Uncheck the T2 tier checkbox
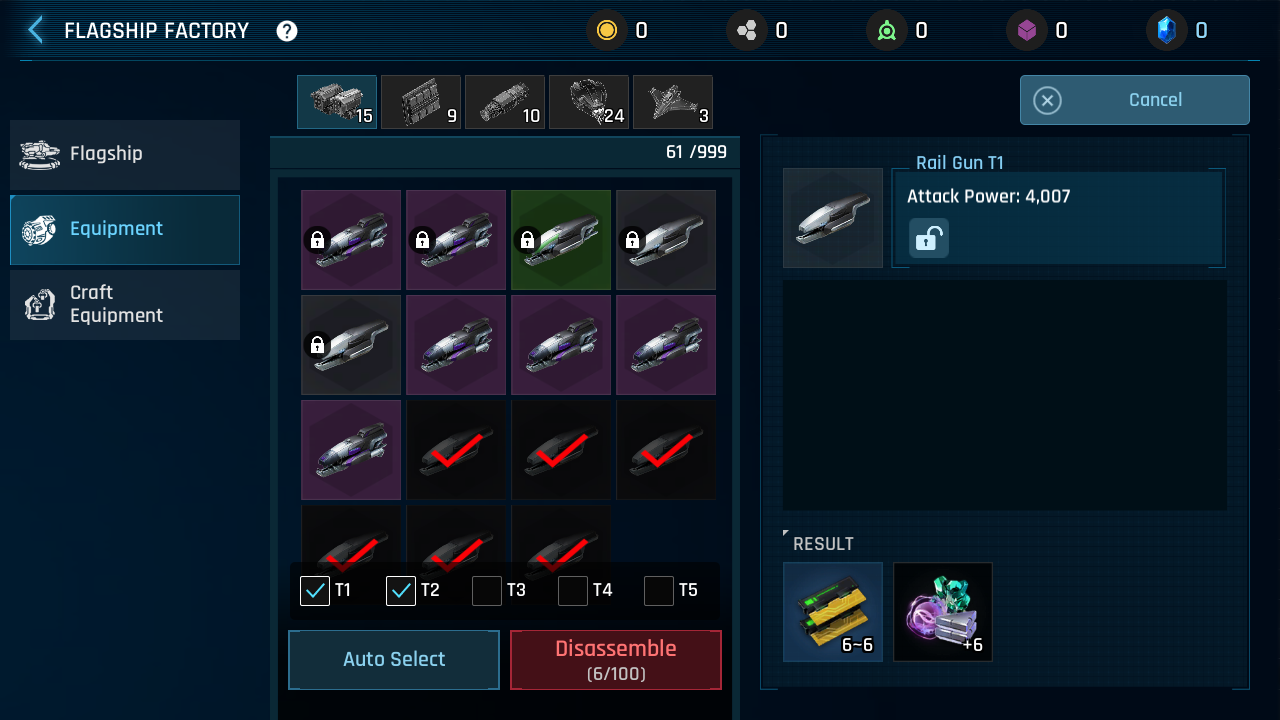This screenshot has width=1280, height=720. point(401,591)
